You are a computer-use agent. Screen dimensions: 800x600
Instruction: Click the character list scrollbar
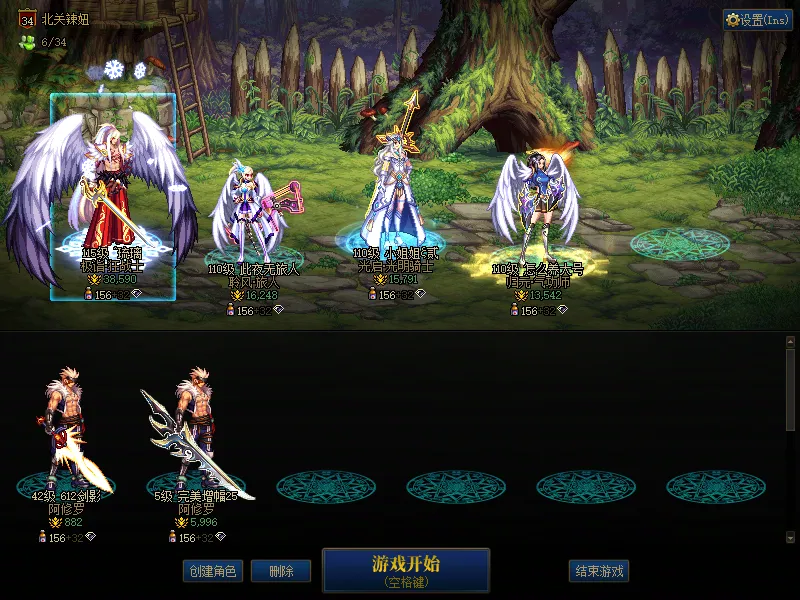(x=790, y=390)
